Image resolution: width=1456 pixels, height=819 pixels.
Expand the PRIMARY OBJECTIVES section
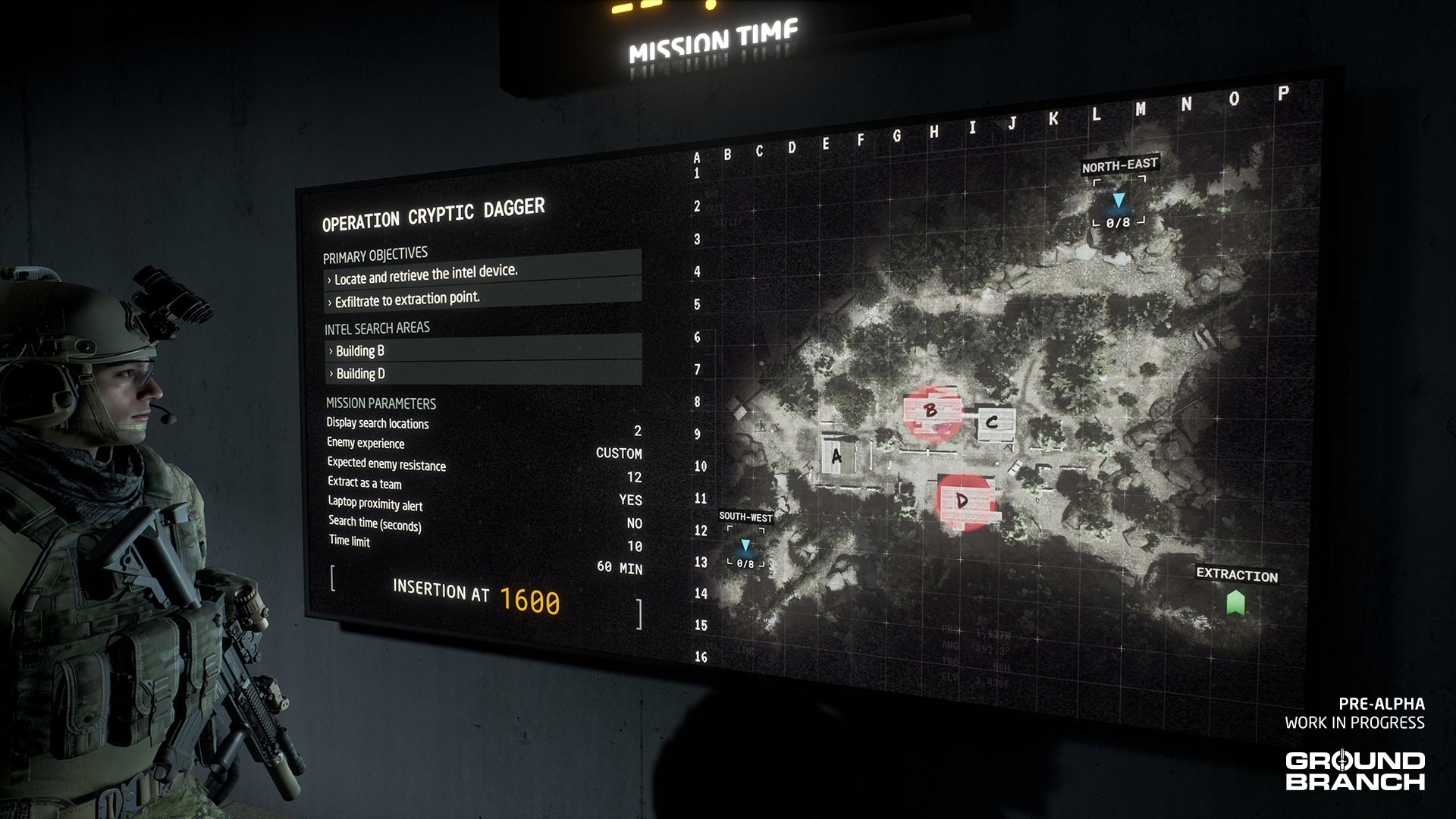[x=375, y=253]
